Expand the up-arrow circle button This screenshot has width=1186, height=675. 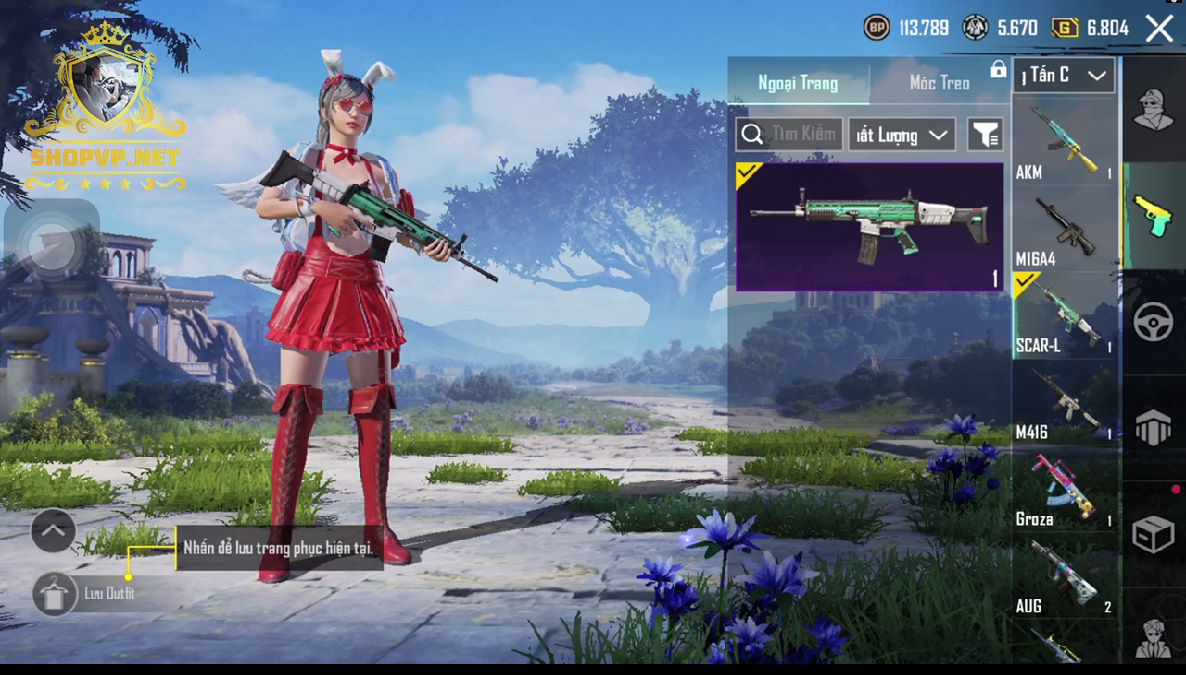(53, 531)
